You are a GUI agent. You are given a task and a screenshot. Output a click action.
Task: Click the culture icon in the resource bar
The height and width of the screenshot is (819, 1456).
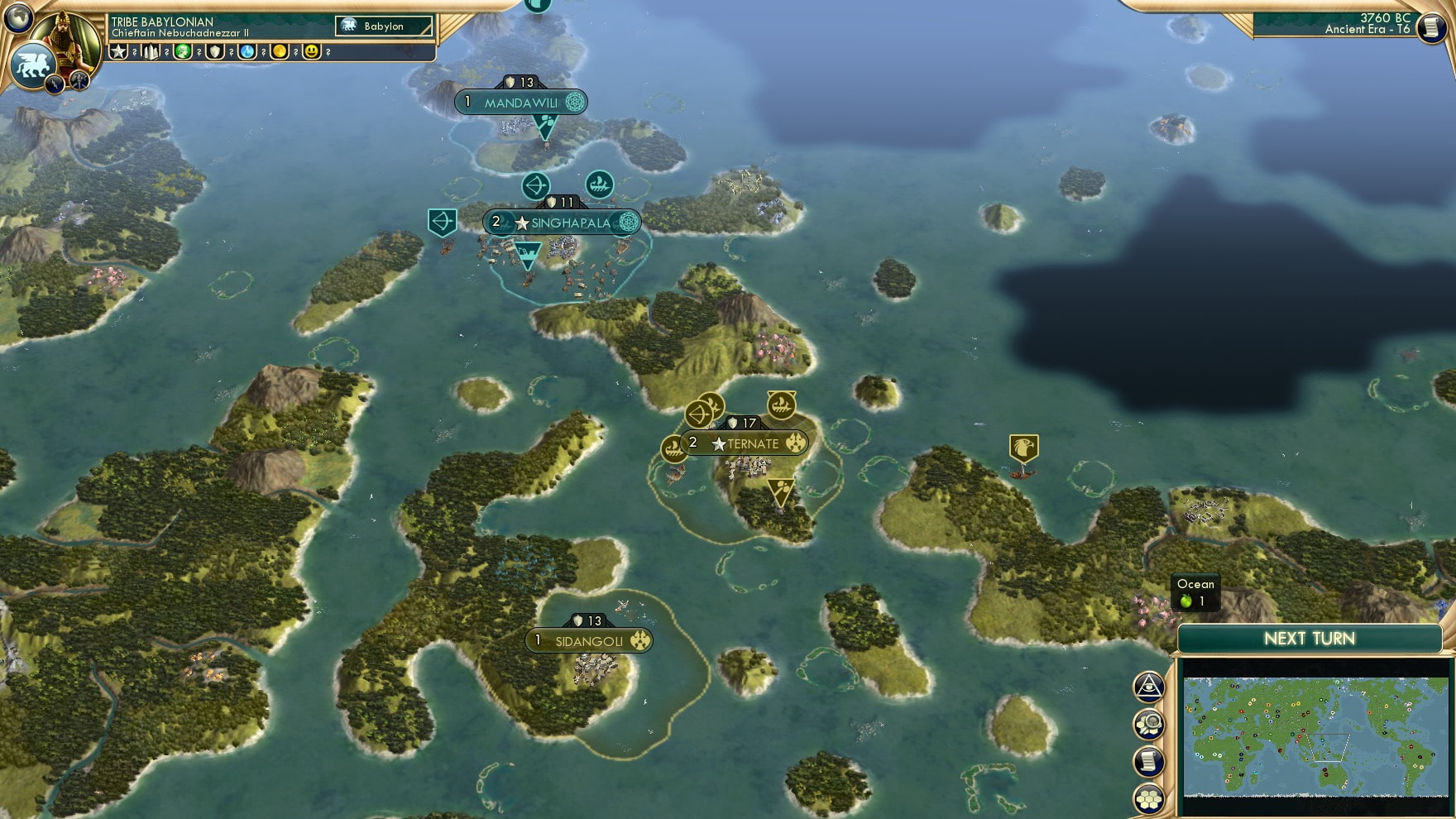coord(182,51)
